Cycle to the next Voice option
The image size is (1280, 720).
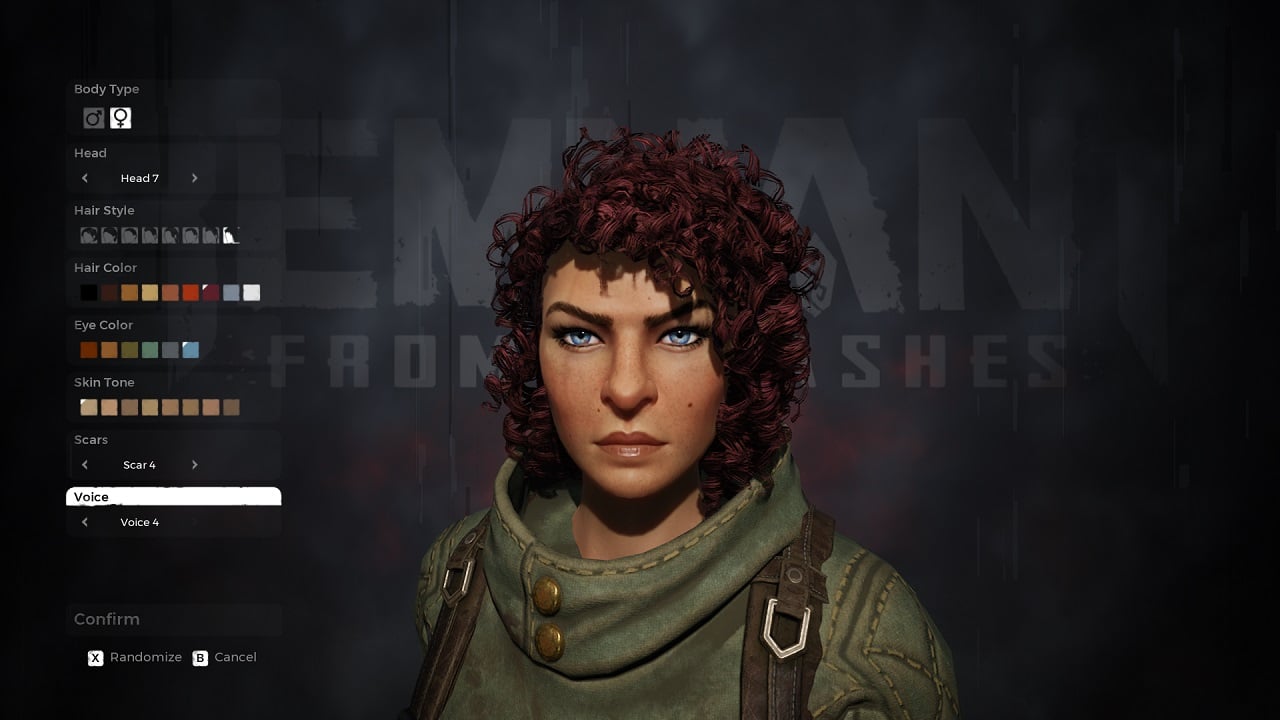tap(195, 521)
